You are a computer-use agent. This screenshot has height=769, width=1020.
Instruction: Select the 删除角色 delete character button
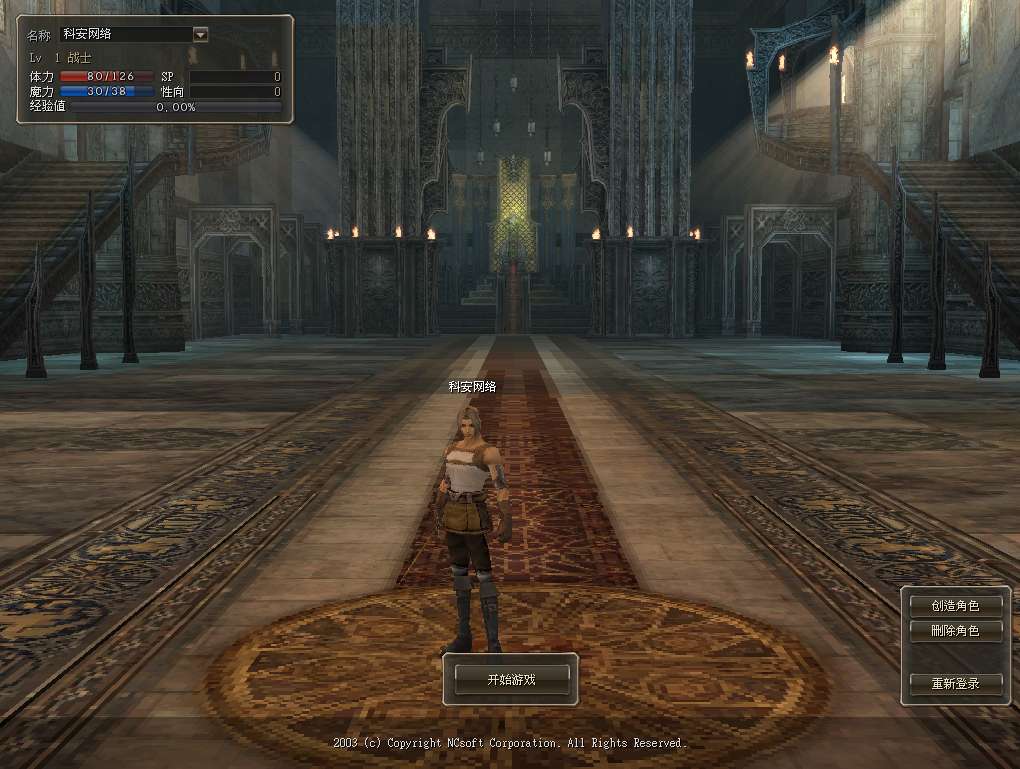954,631
